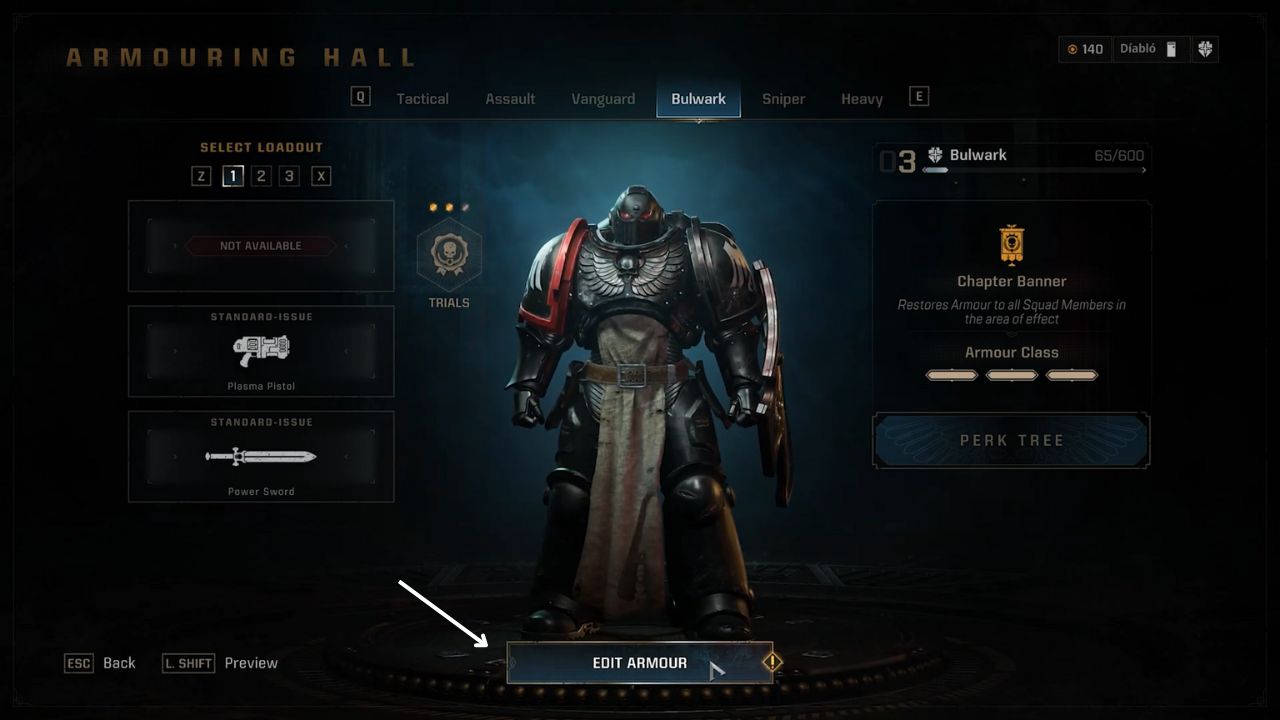
Task: Click the first Armour Class pip
Action: point(951,375)
